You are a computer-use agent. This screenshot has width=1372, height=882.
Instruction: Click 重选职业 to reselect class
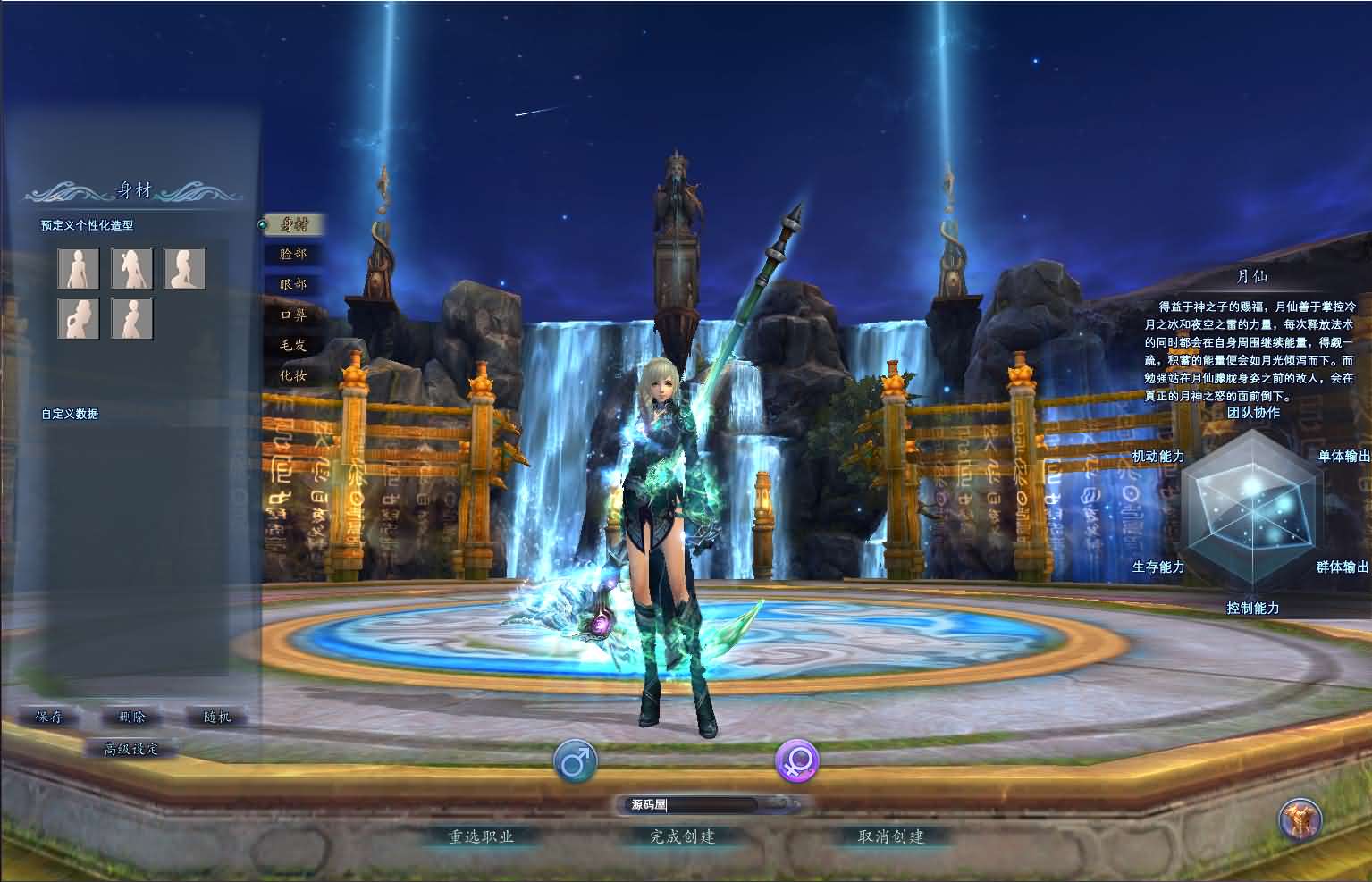point(482,838)
